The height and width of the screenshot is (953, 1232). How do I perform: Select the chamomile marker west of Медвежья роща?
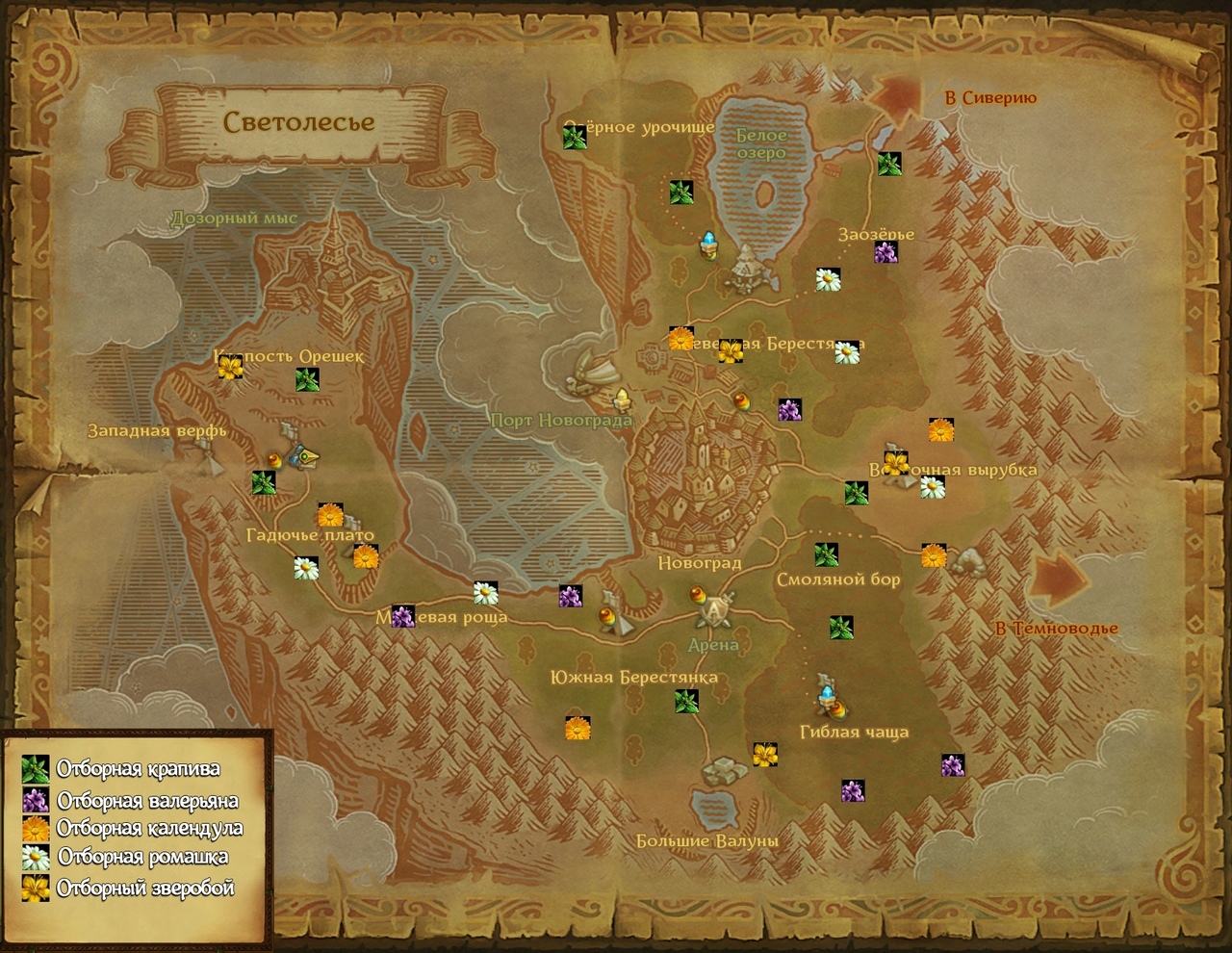tap(305, 568)
